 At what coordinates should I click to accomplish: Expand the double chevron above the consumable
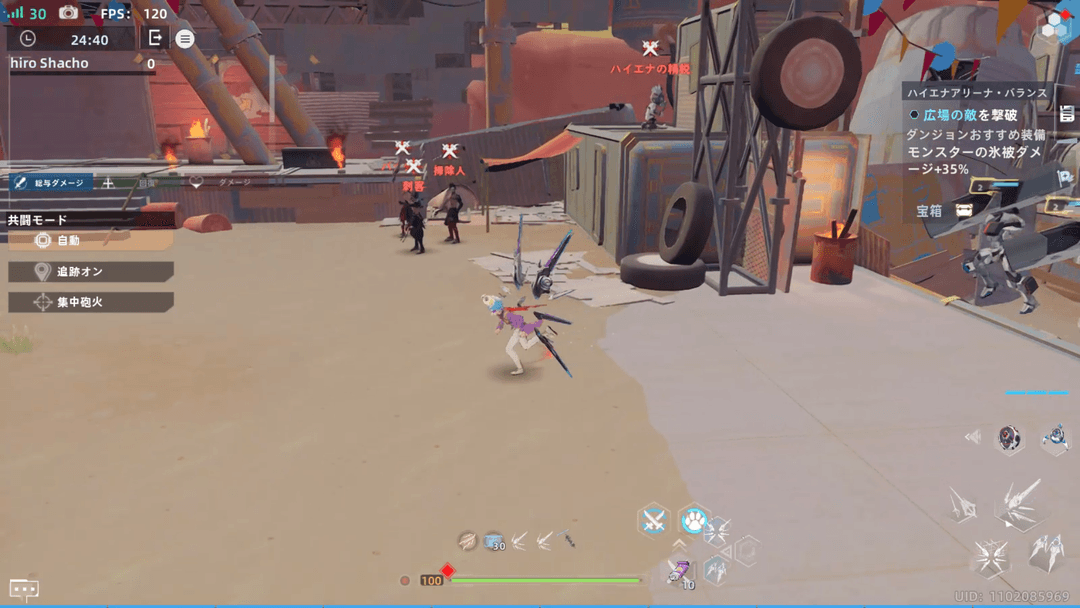(x=679, y=545)
